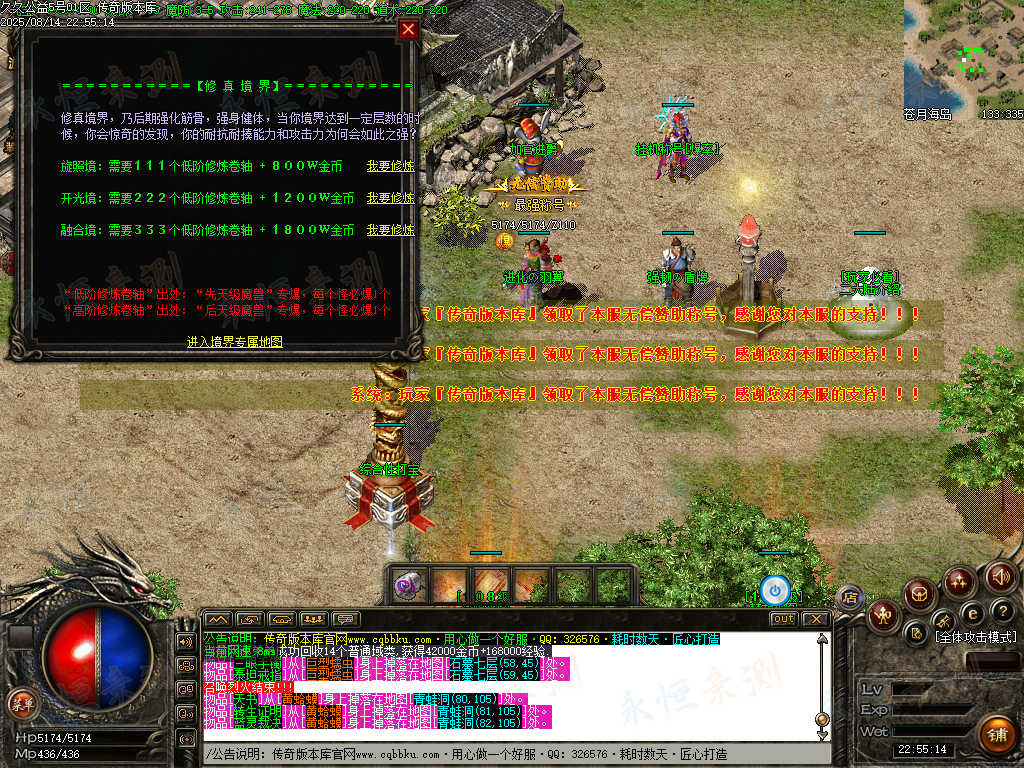Close the 修真境界 dialog window
This screenshot has width=1024, height=768.
[x=407, y=29]
